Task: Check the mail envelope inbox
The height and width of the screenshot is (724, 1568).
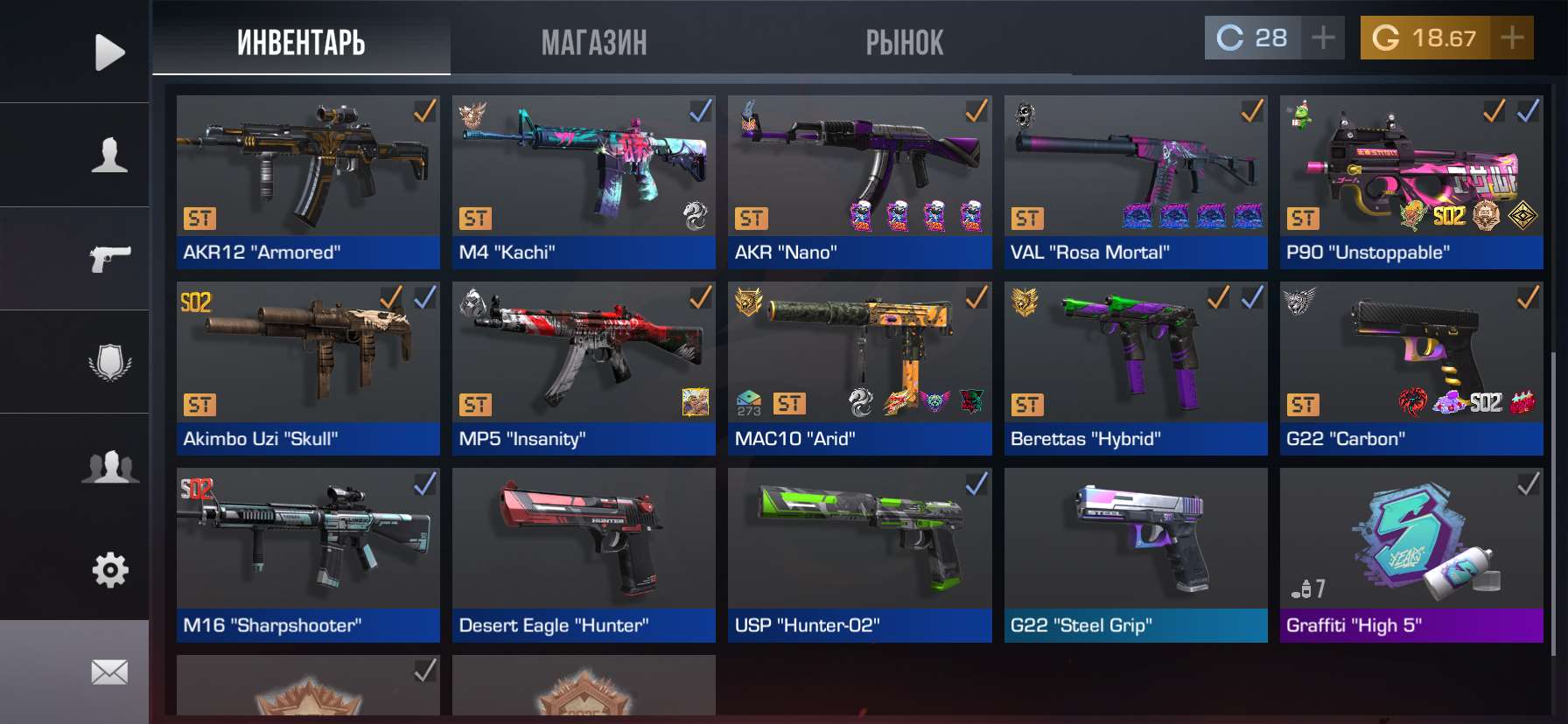Action: tap(109, 672)
